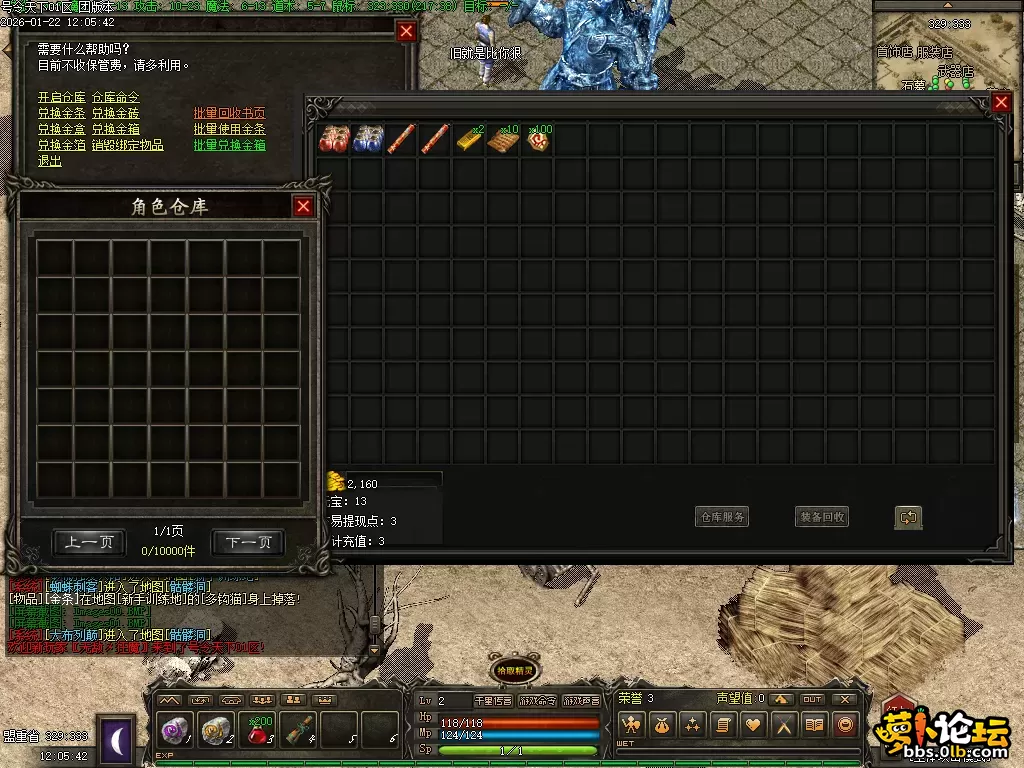Select the red potion bundle in the bag
Image resolution: width=1024 pixels, height=768 pixels.
point(334,140)
